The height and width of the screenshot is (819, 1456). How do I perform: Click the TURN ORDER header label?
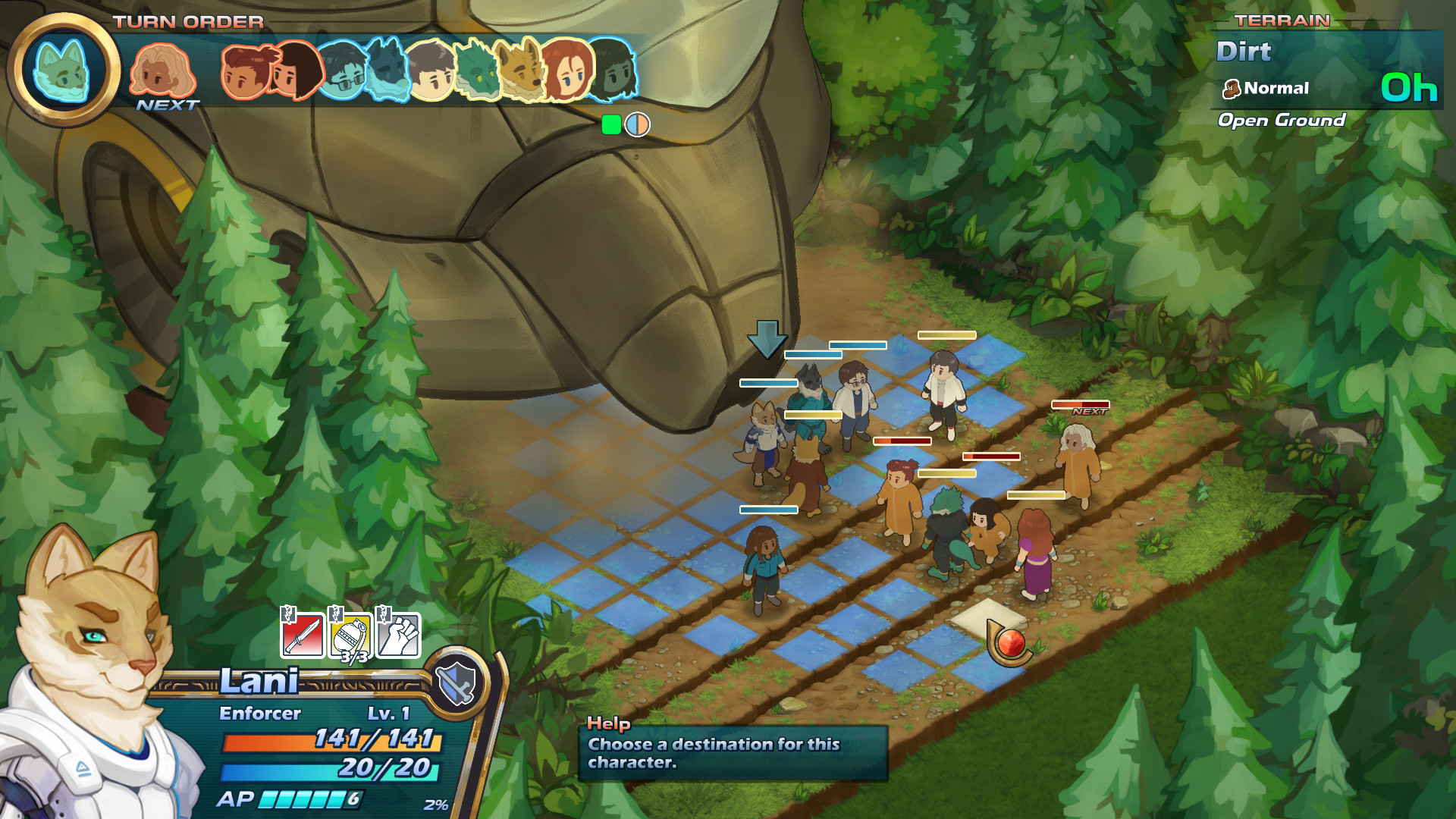pos(187,20)
